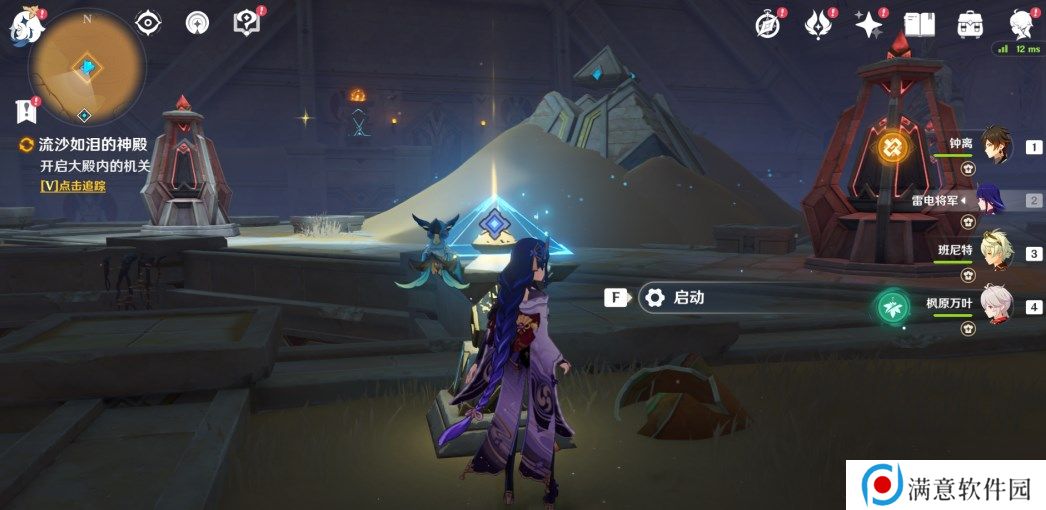Open the tutorial book icon with question mark
Viewport: 1046px width, 510px height.
(244, 22)
